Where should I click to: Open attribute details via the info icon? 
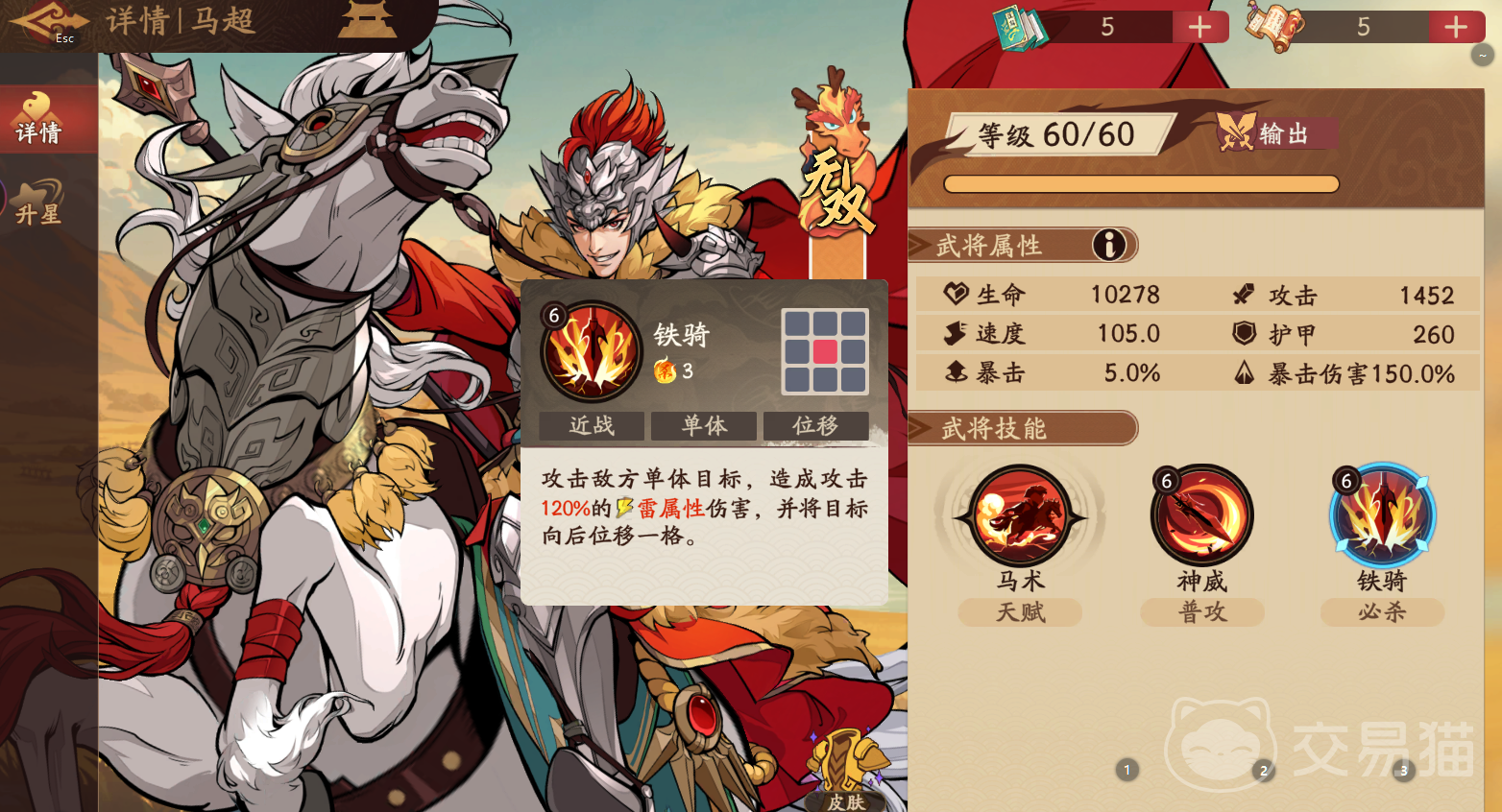[1111, 245]
